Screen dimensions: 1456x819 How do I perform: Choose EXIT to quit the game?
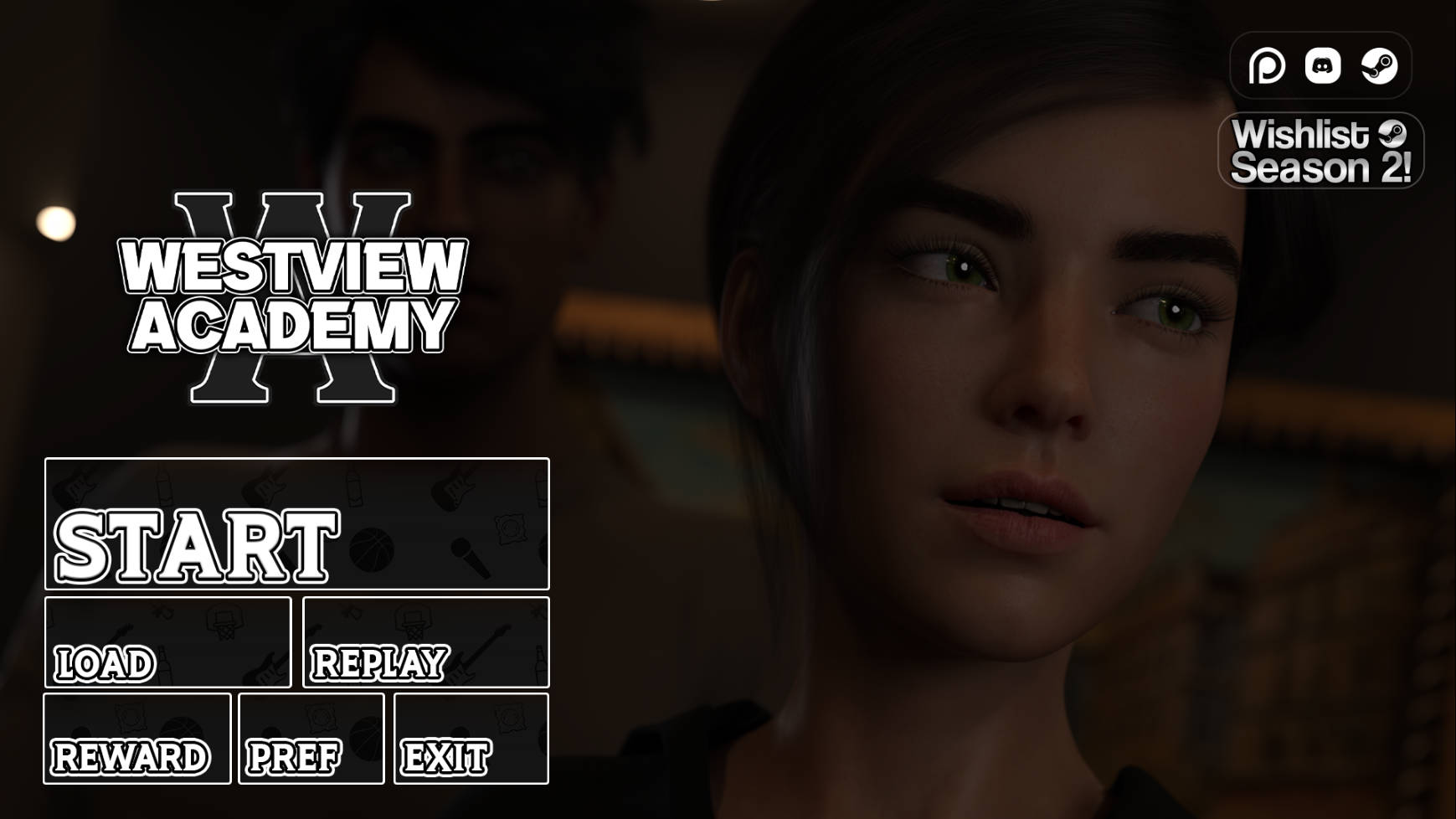pos(471,739)
